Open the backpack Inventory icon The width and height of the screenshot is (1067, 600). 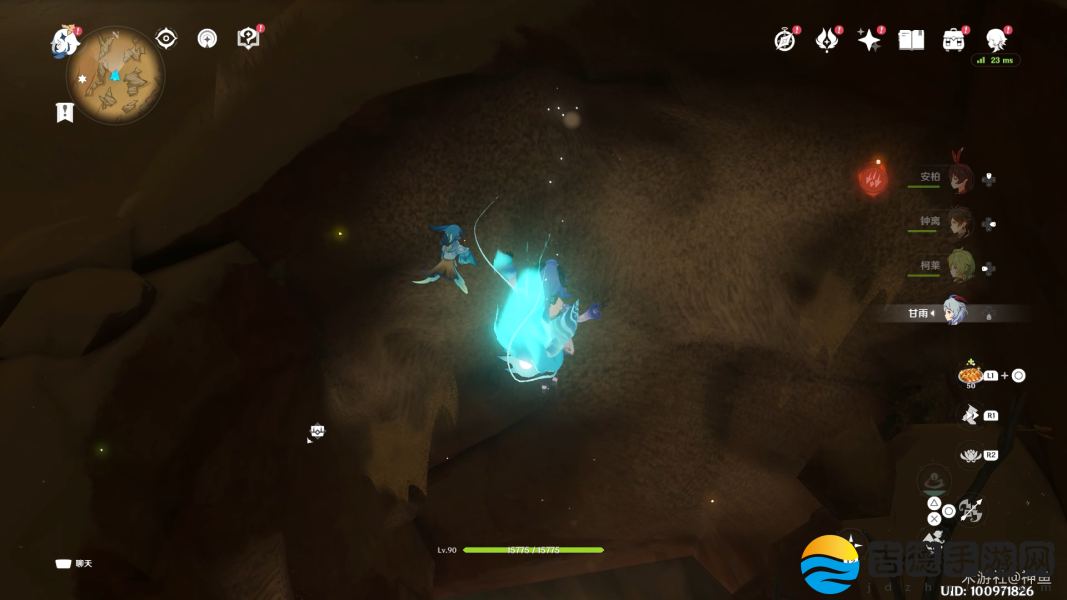coord(953,39)
